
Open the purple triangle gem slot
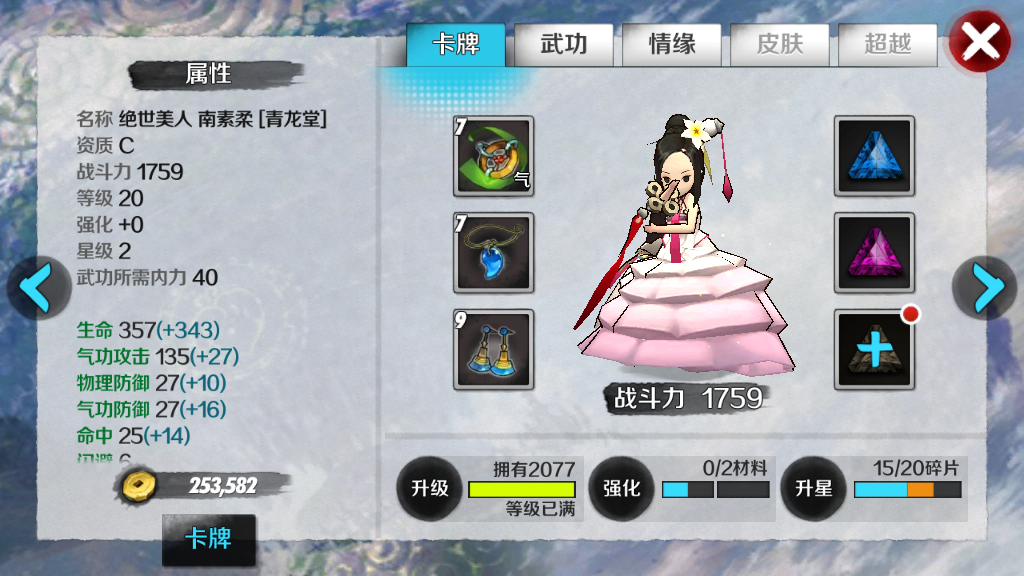coord(875,252)
